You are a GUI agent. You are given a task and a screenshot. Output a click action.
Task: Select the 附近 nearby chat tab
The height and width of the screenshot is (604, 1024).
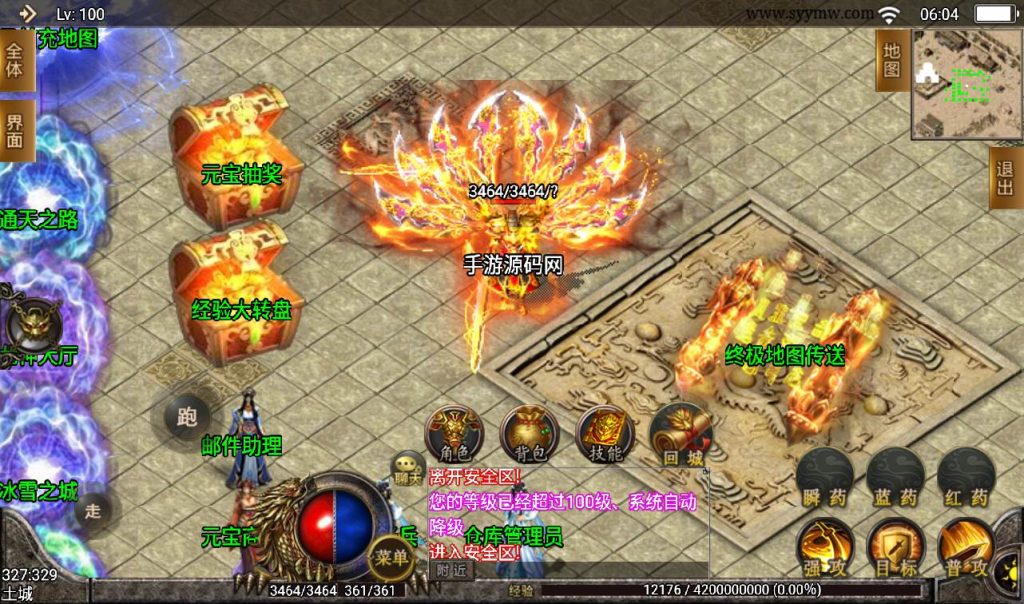tap(452, 569)
